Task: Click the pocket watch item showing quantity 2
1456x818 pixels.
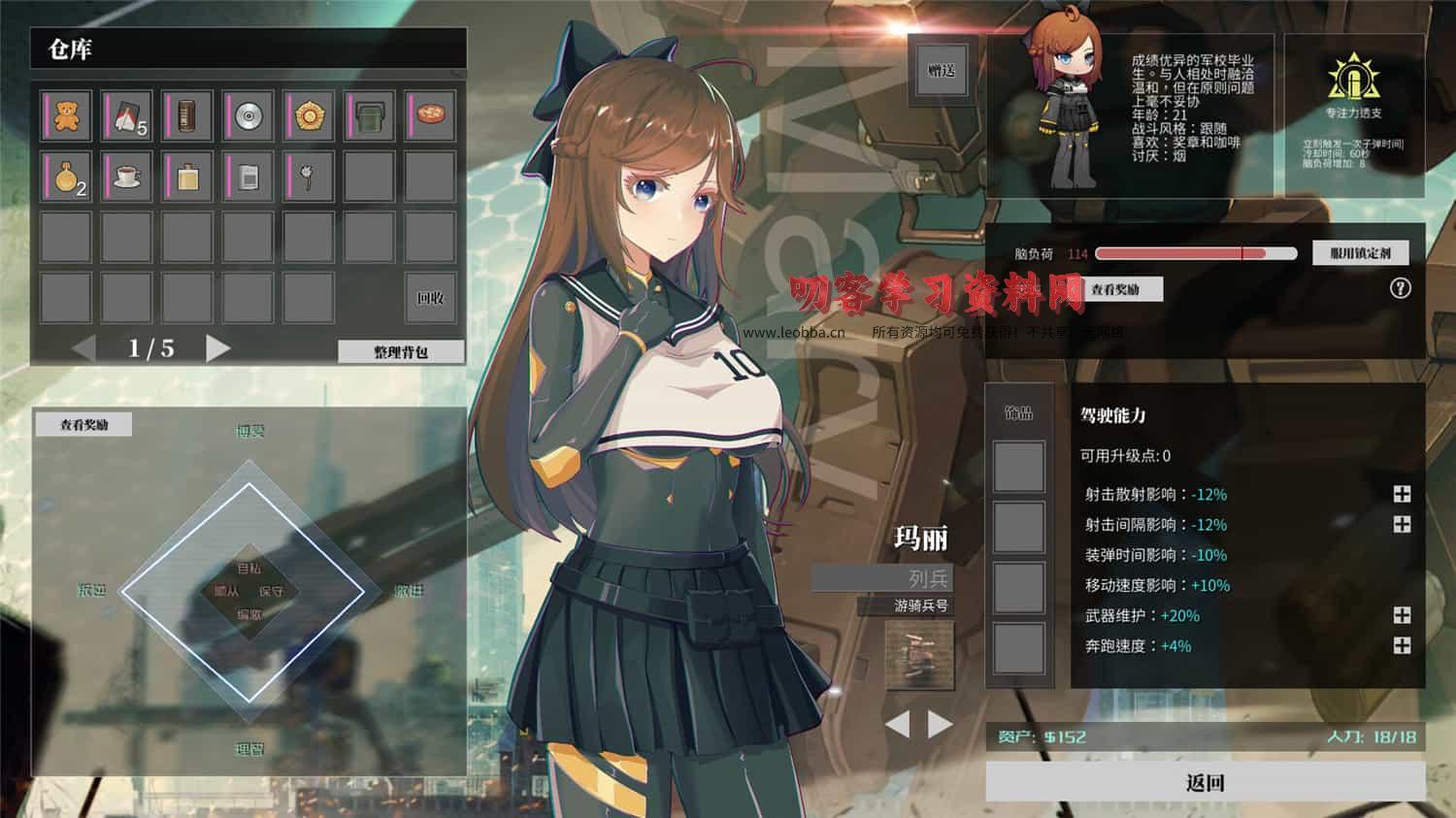Action: click(x=64, y=177)
